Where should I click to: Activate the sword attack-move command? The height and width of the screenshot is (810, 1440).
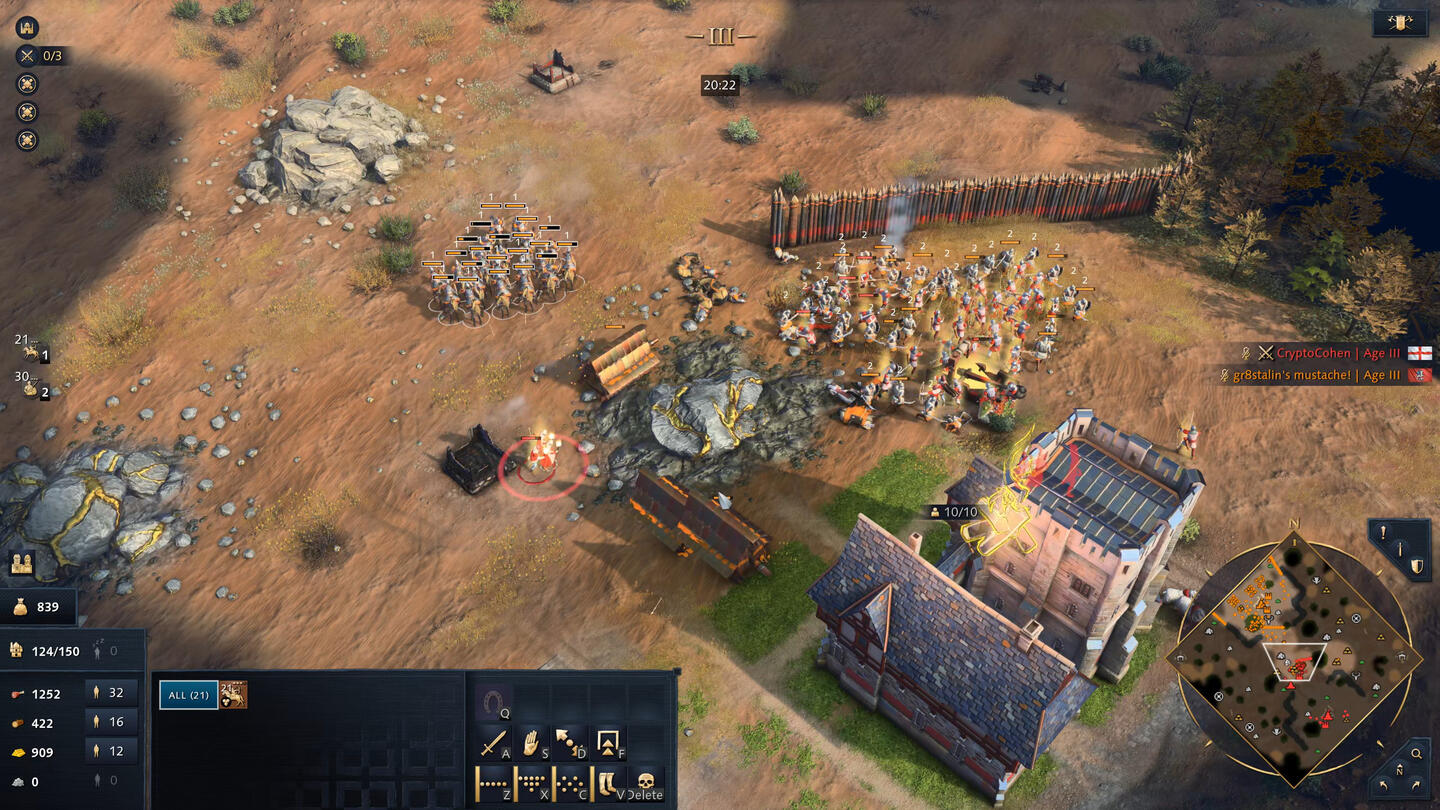[494, 743]
